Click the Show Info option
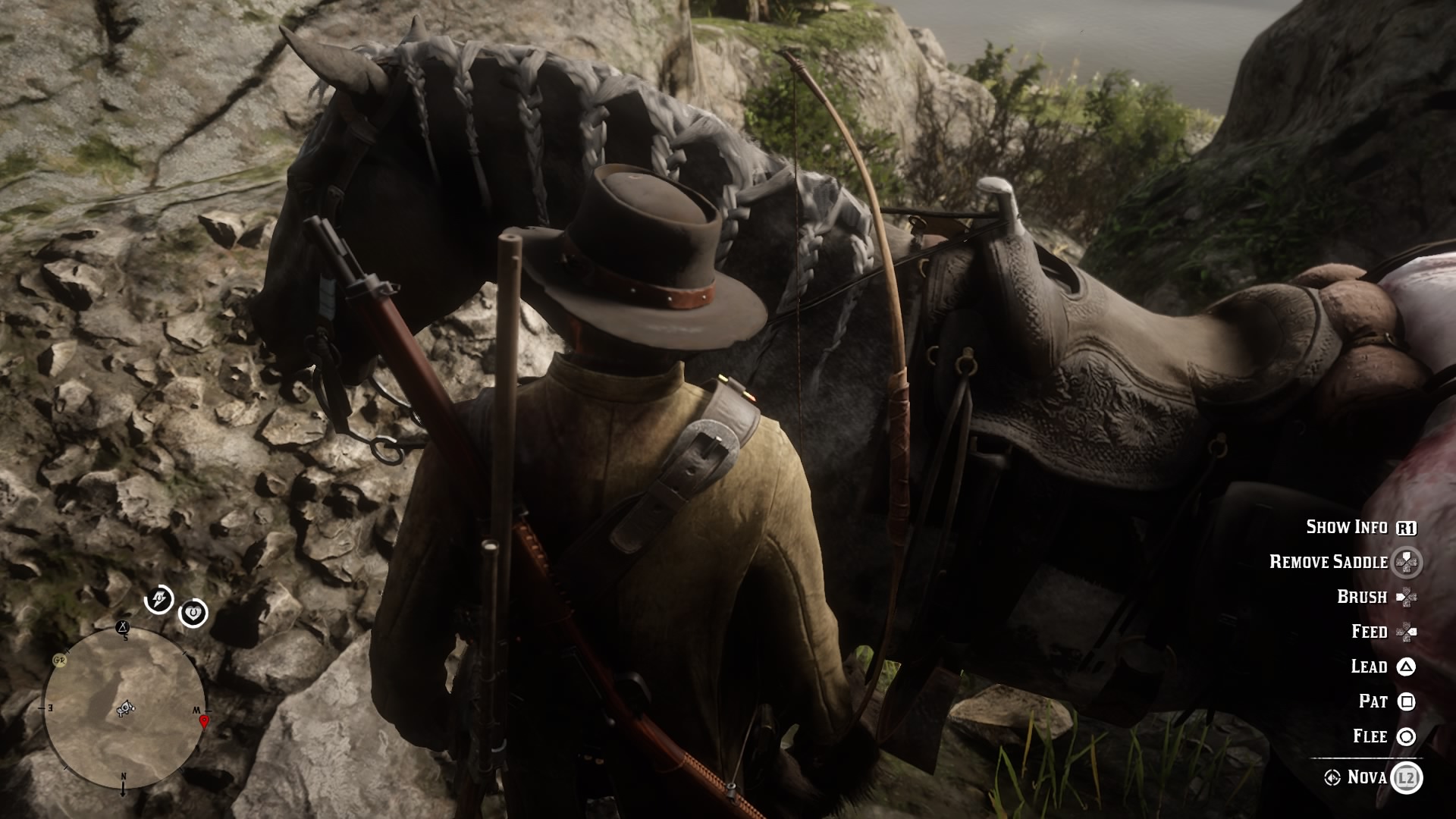 coord(1348,526)
